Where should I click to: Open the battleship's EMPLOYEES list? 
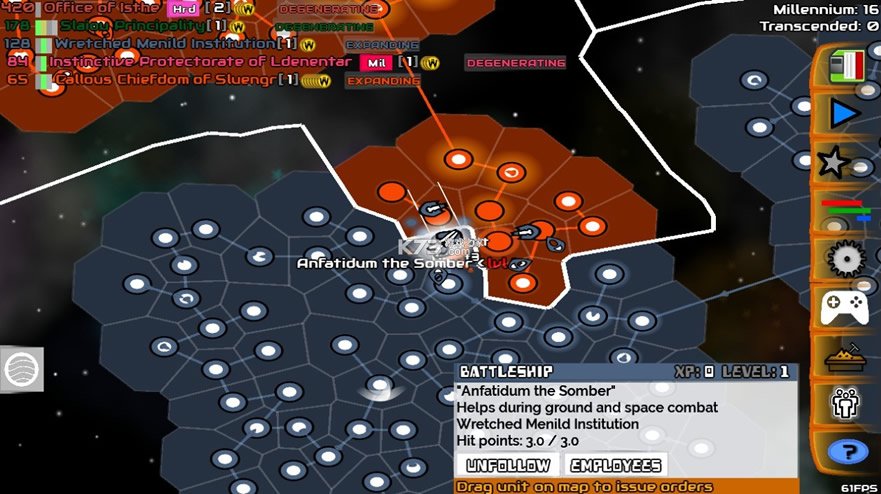tap(616, 465)
